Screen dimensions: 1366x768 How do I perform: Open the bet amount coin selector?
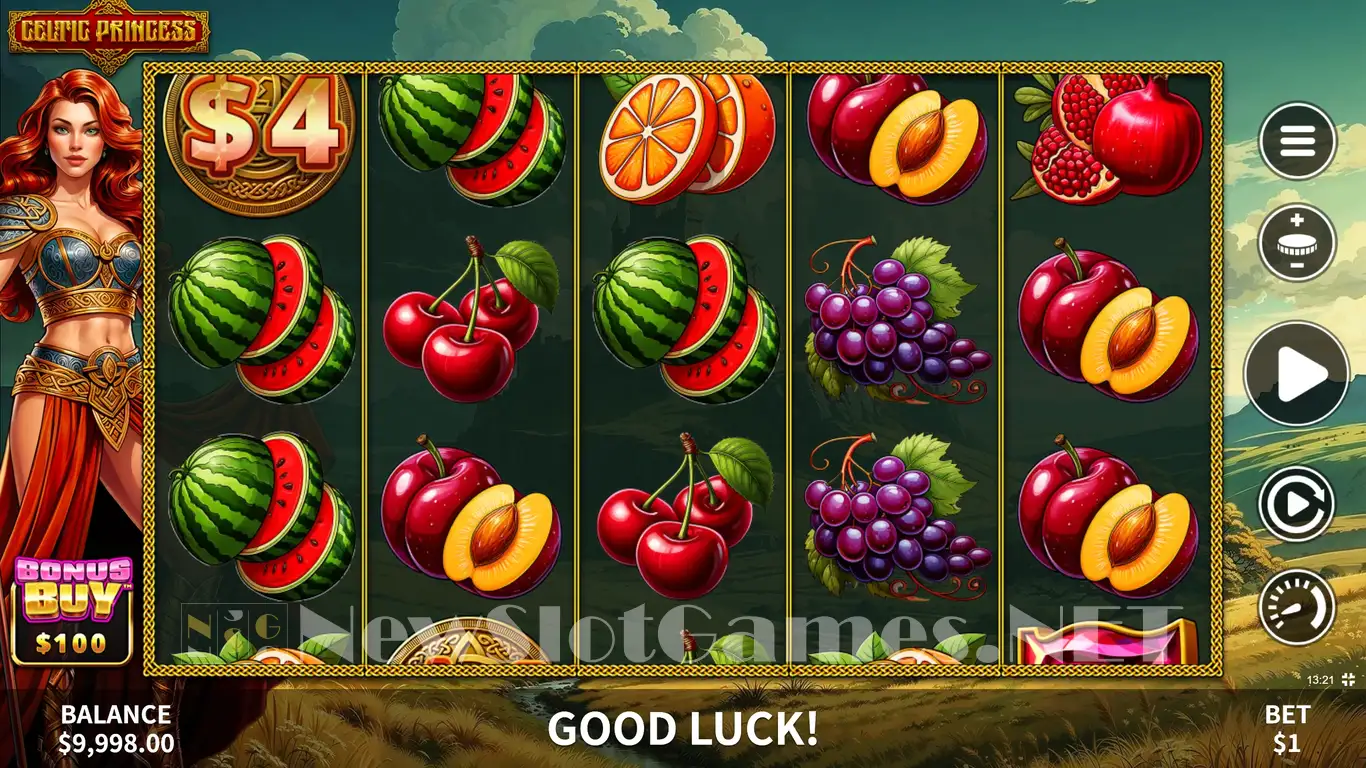(1297, 243)
